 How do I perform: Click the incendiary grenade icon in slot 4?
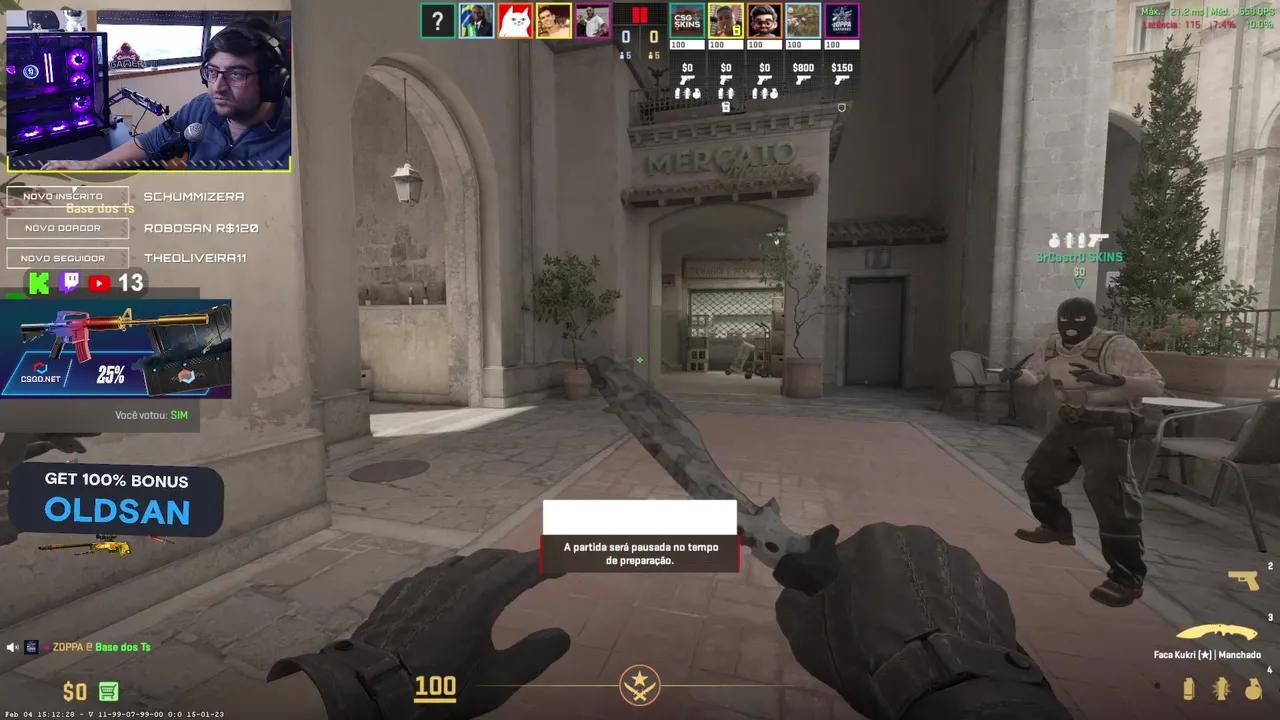click(x=1247, y=690)
